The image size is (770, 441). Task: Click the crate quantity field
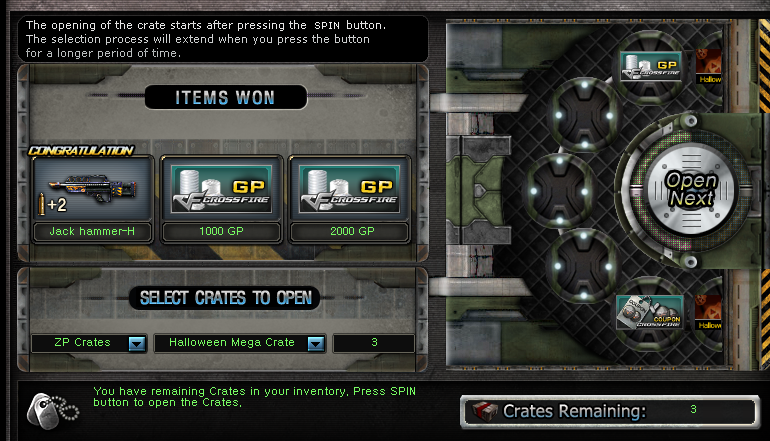(373, 343)
